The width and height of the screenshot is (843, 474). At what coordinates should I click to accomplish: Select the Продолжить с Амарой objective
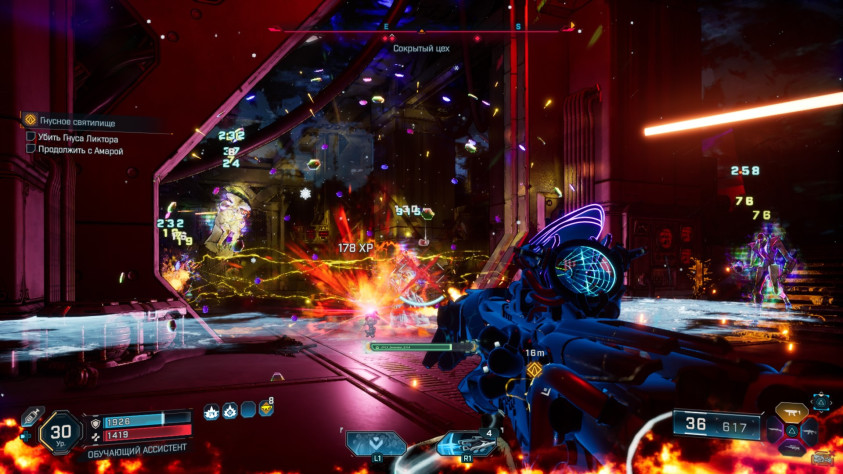[x=82, y=151]
